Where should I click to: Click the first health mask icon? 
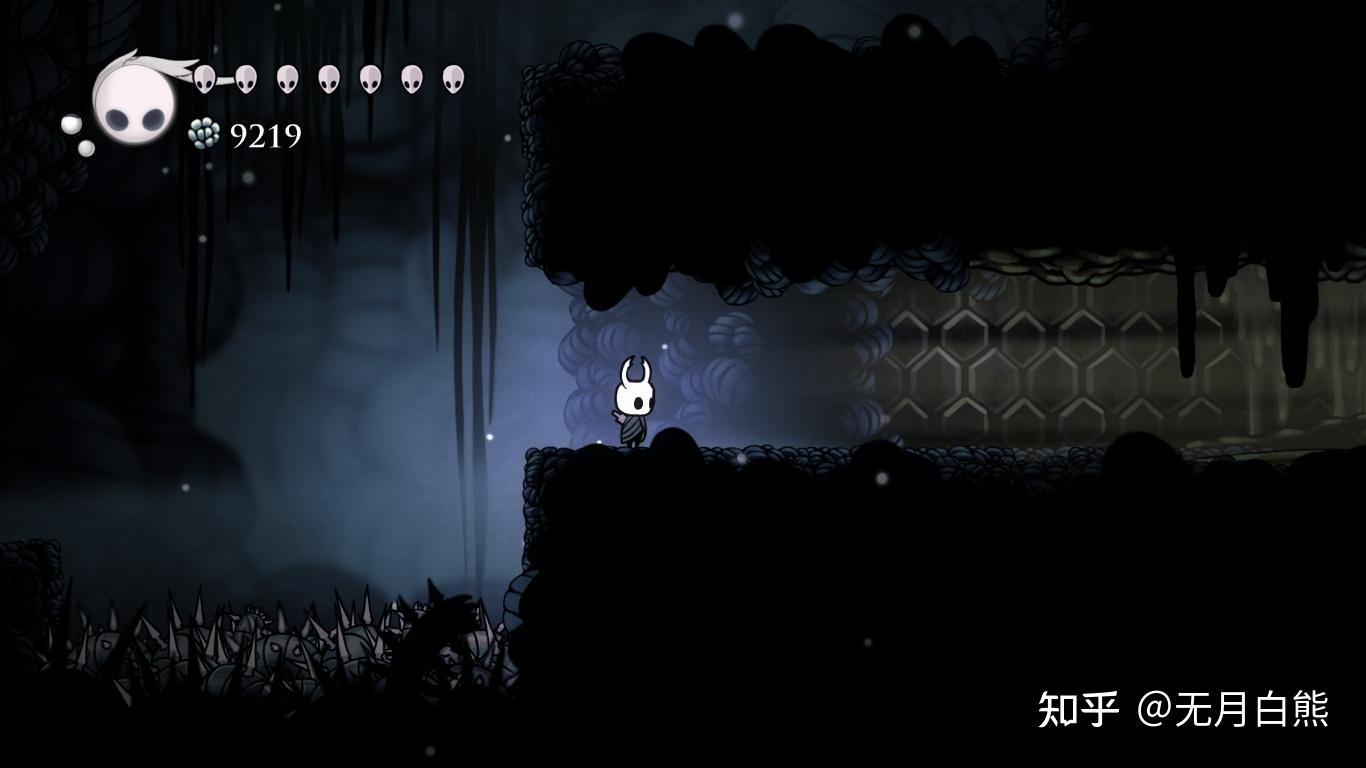[x=206, y=78]
